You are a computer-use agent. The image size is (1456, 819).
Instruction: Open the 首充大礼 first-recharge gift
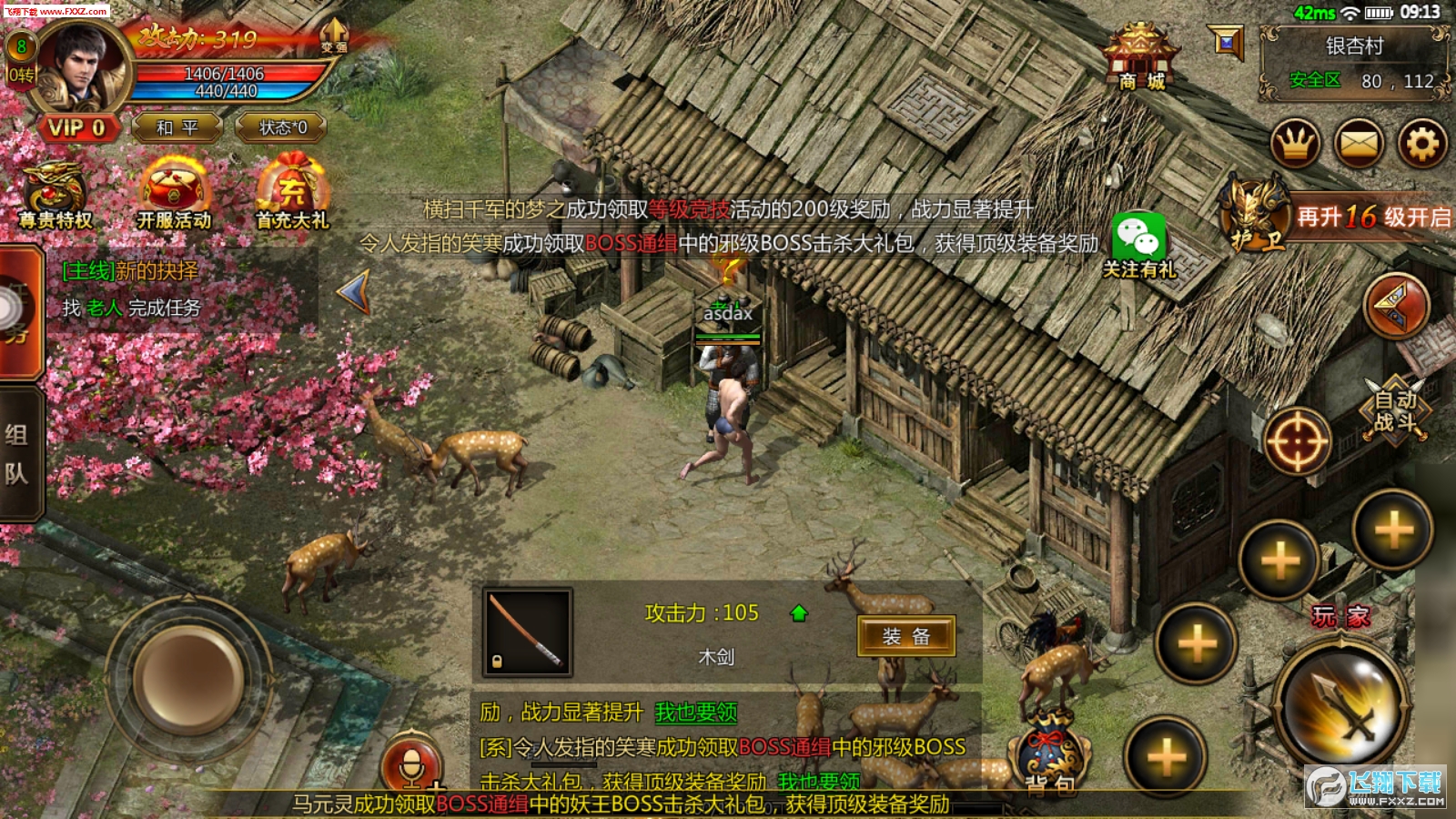[x=291, y=195]
